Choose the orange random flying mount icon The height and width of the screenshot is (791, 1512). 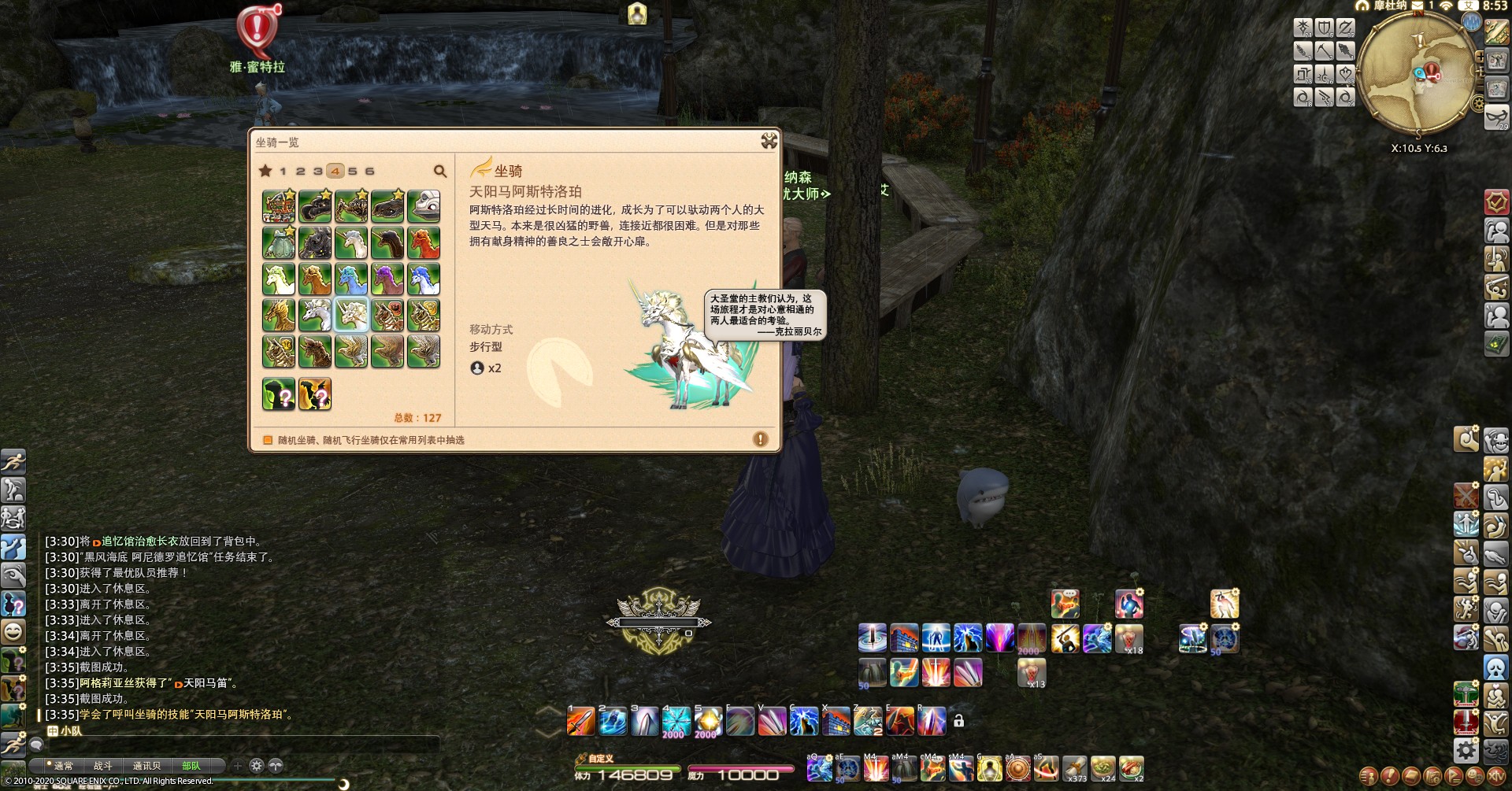315,394
